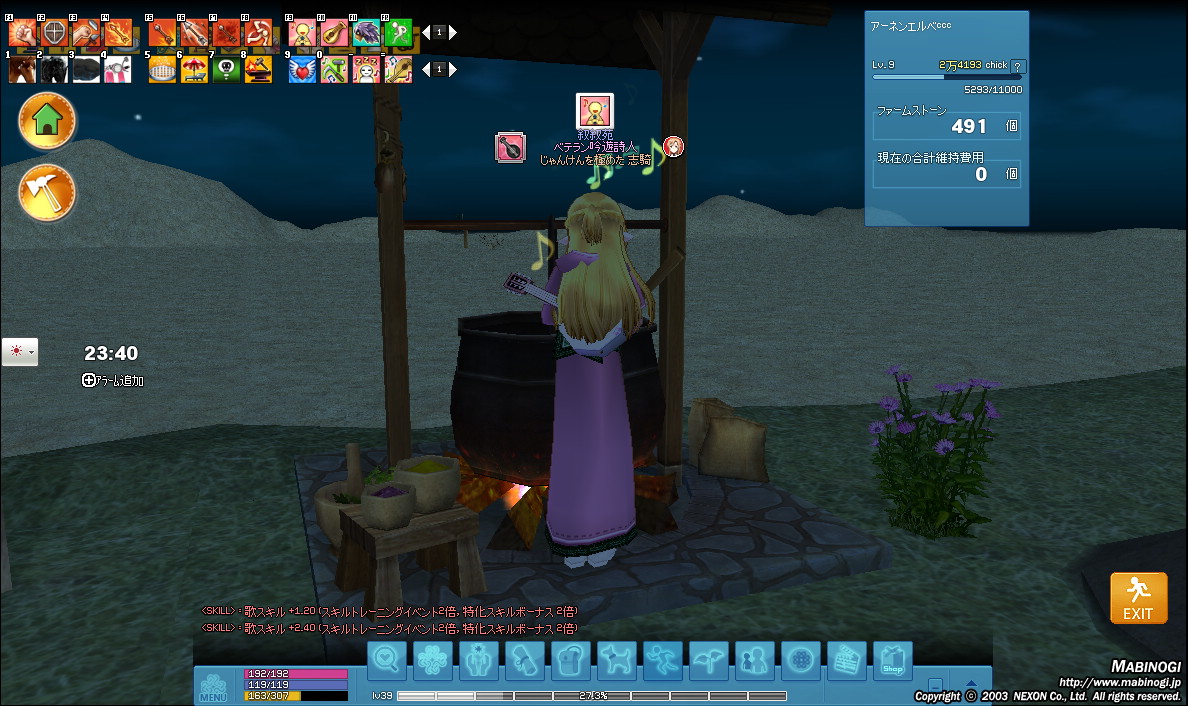The width and height of the screenshot is (1188, 706).
Task: Activate the singing skill with music notes
Action: pyautogui.click(x=303, y=34)
